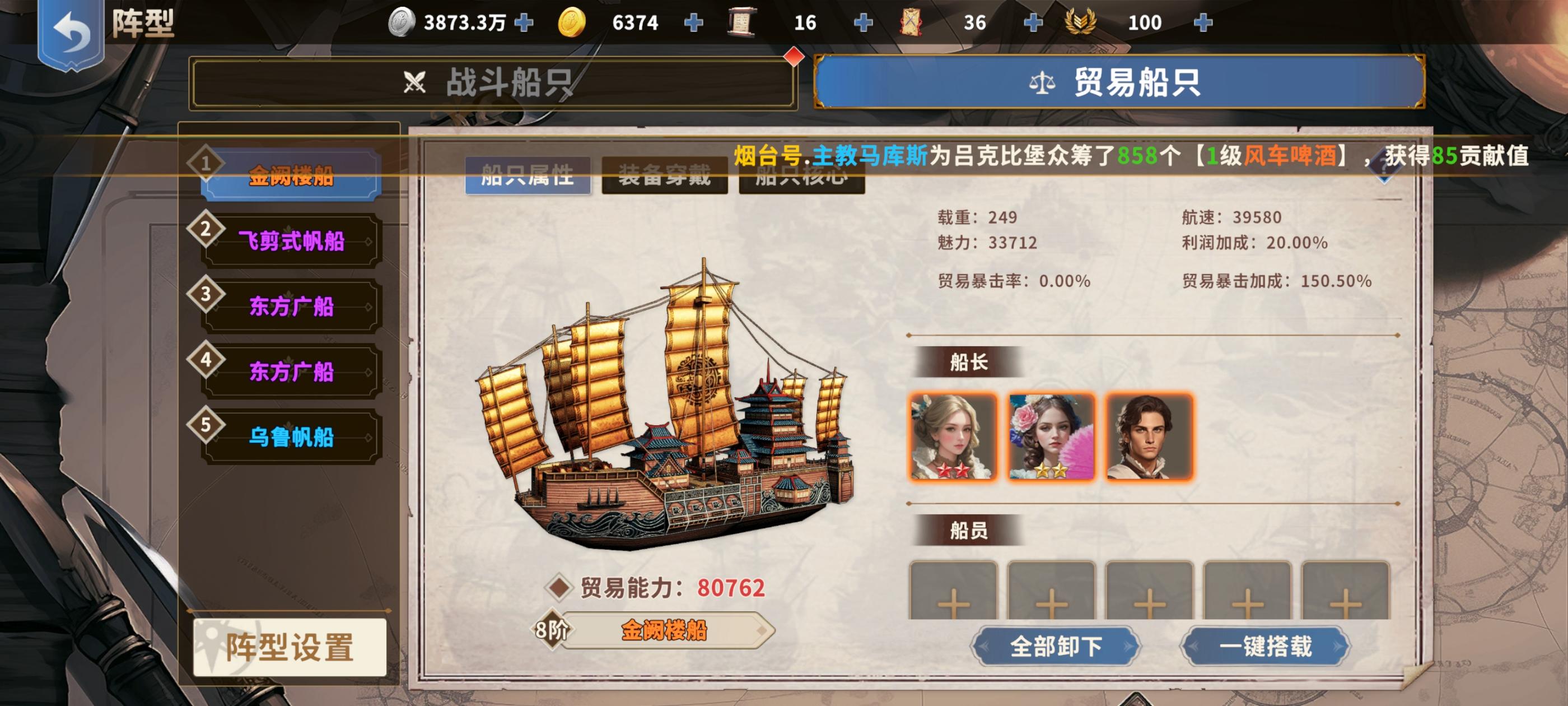Click the silver coin icon showing 3873.3万
1568x706 pixels.
tap(403, 21)
